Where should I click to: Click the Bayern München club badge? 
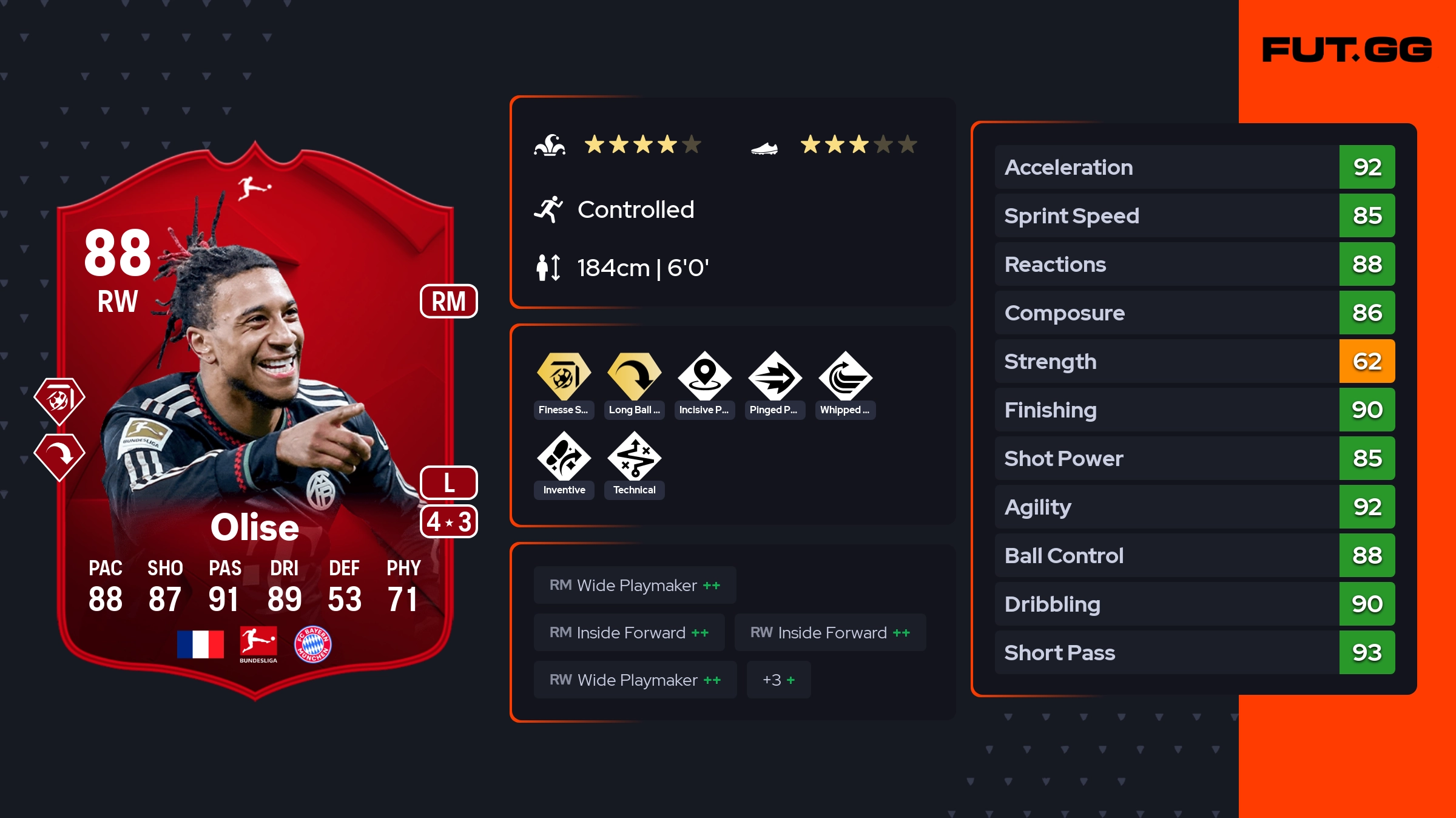[312, 644]
